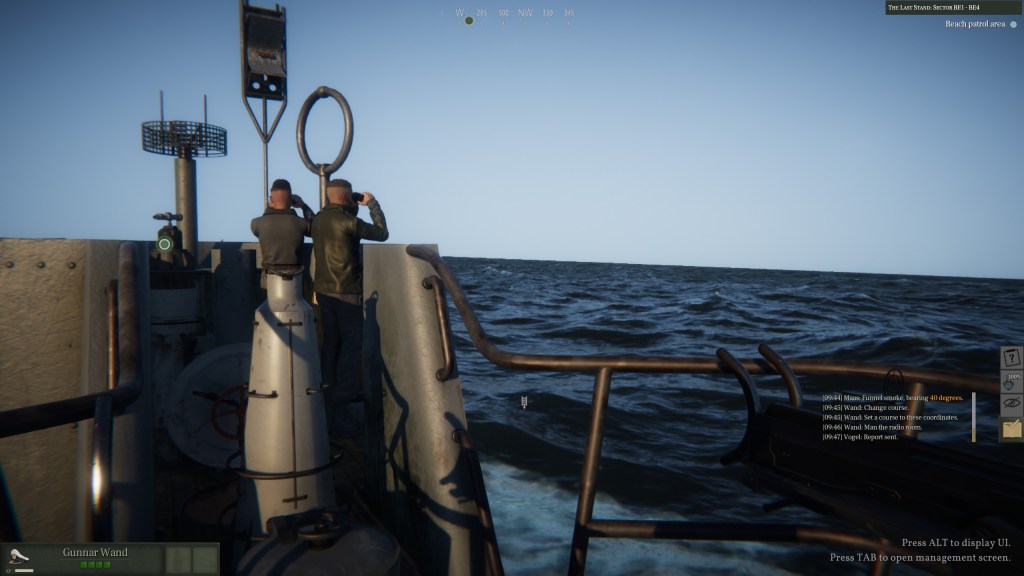Click the message log scrollbar

974,417
